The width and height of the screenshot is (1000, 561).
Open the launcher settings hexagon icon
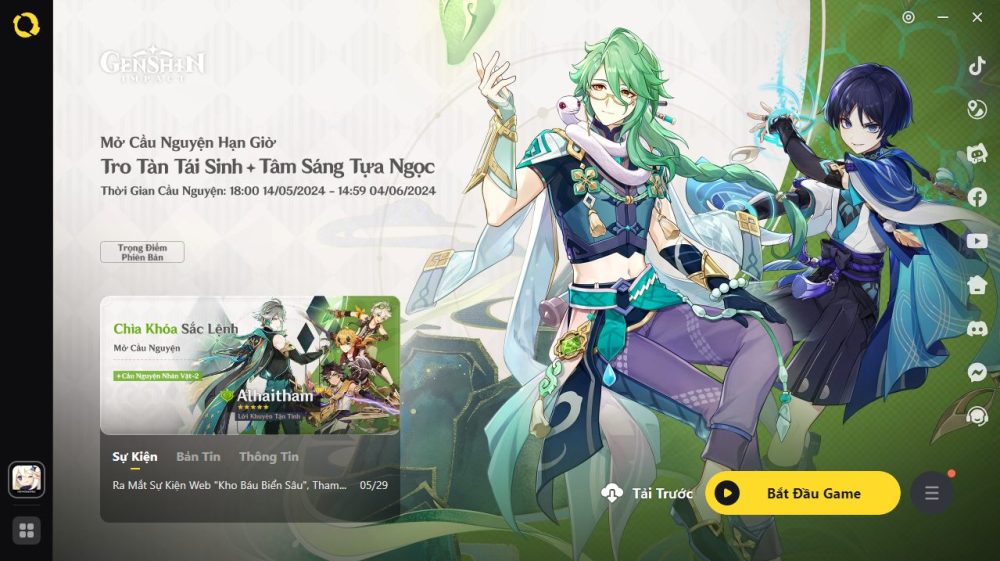(908, 17)
